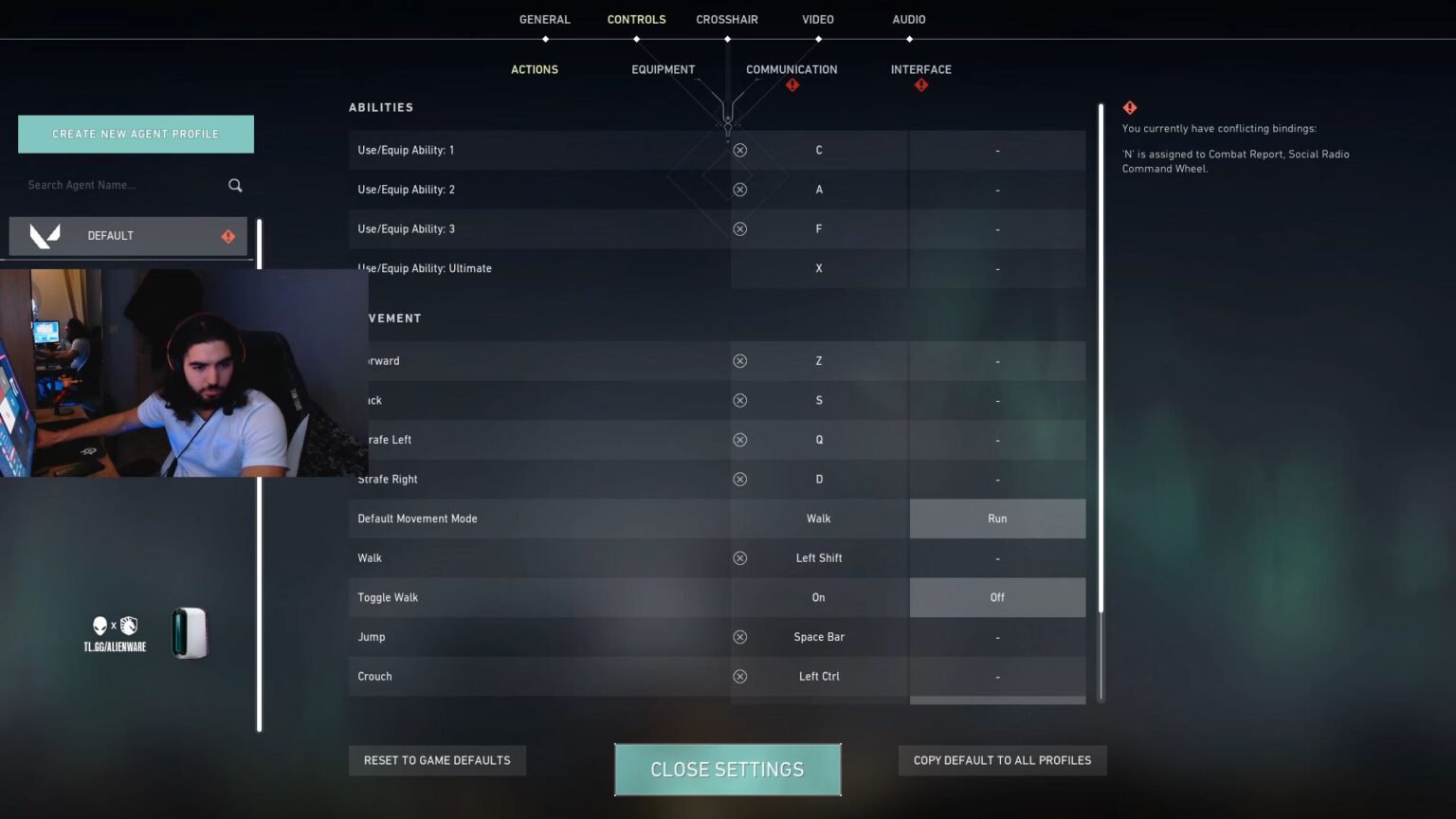The width and height of the screenshot is (1456, 819).
Task: Select Walk as Default Movement Mode
Action: [x=817, y=518]
